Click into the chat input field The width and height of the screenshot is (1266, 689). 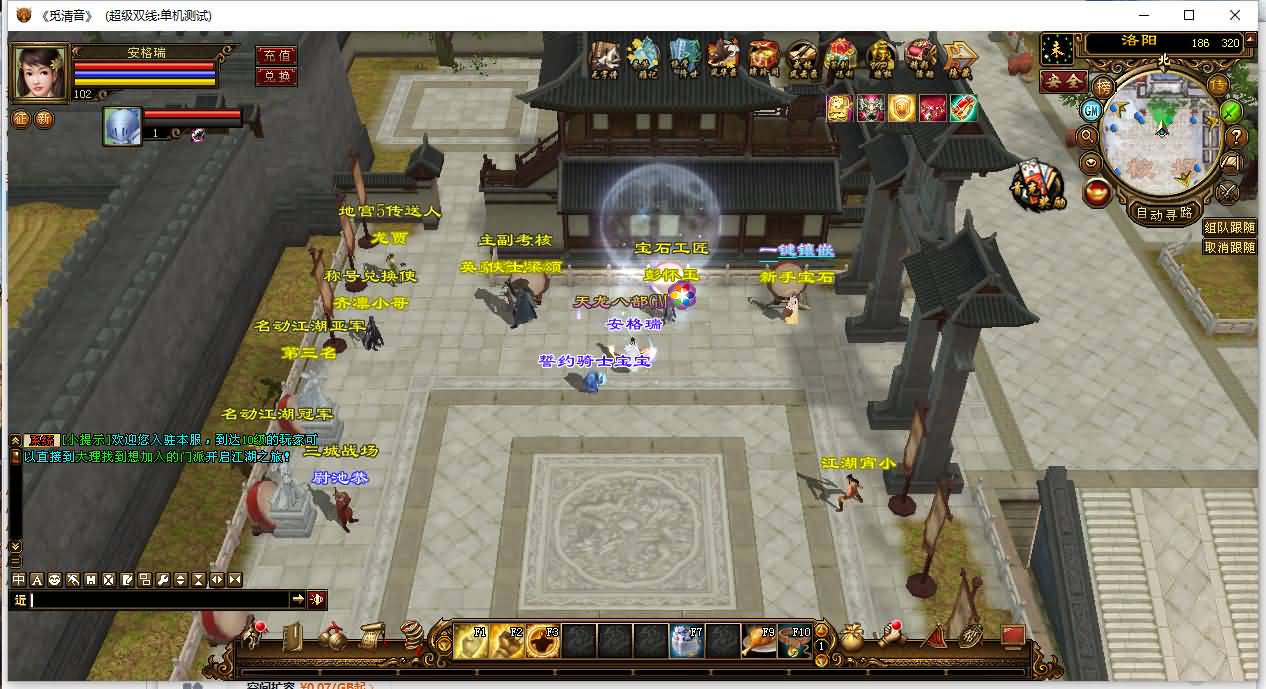tap(160, 599)
